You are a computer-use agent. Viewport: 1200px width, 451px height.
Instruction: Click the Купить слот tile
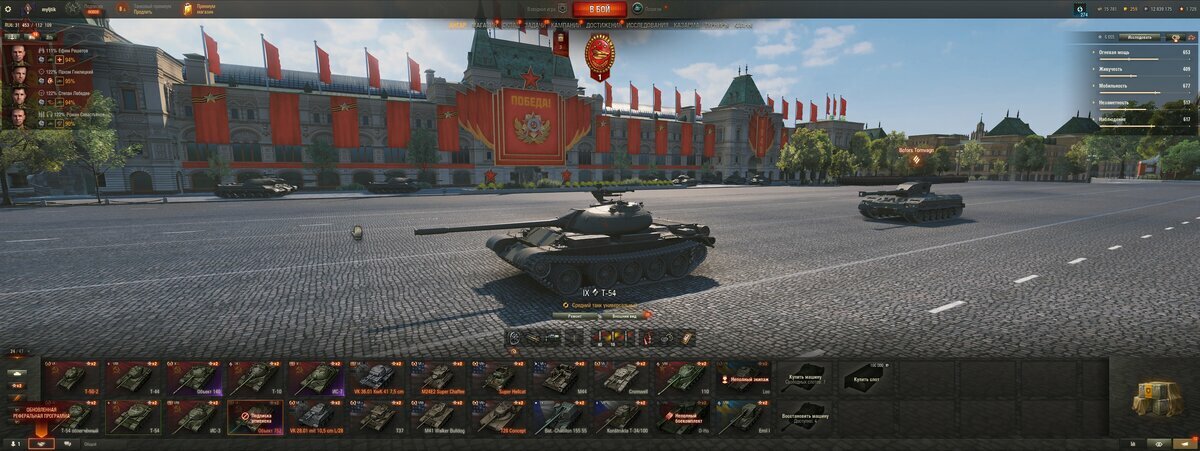coord(866,378)
